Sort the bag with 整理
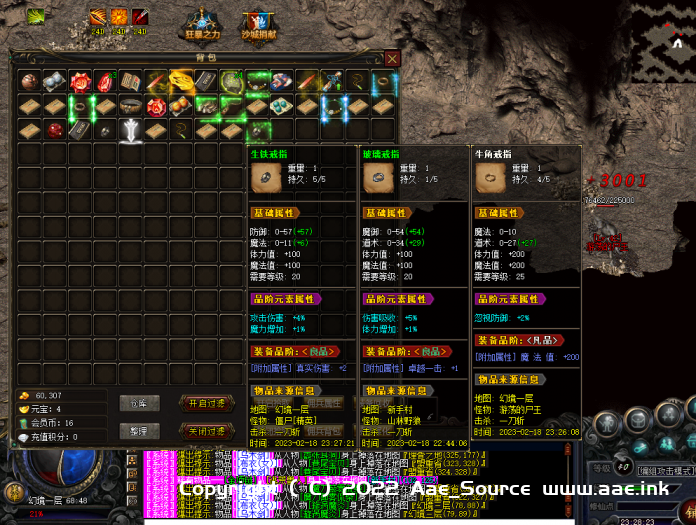 pos(139,431)
